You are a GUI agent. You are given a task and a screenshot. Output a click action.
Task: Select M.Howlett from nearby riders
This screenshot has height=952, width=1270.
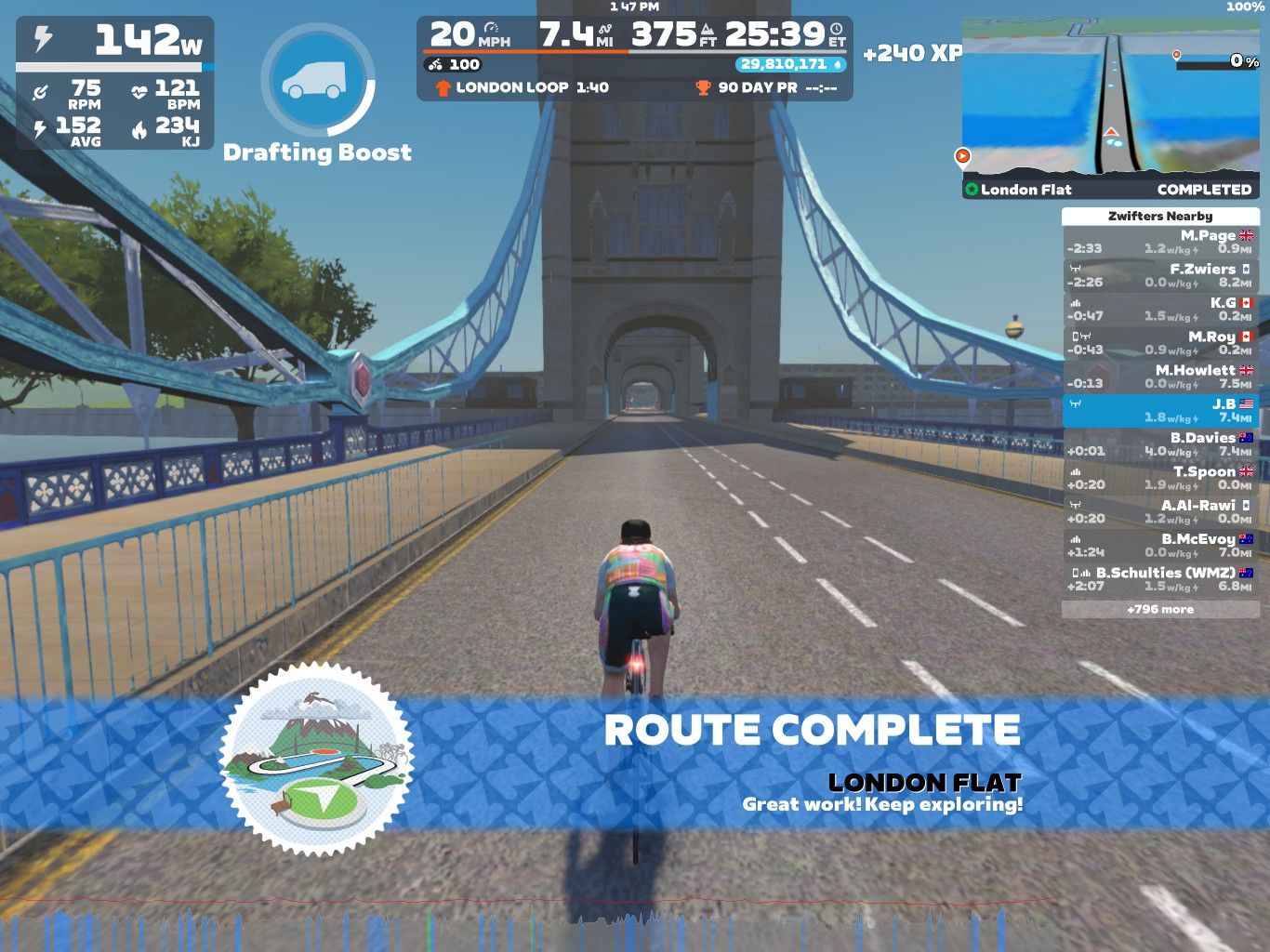click(x=1160, y=376)
